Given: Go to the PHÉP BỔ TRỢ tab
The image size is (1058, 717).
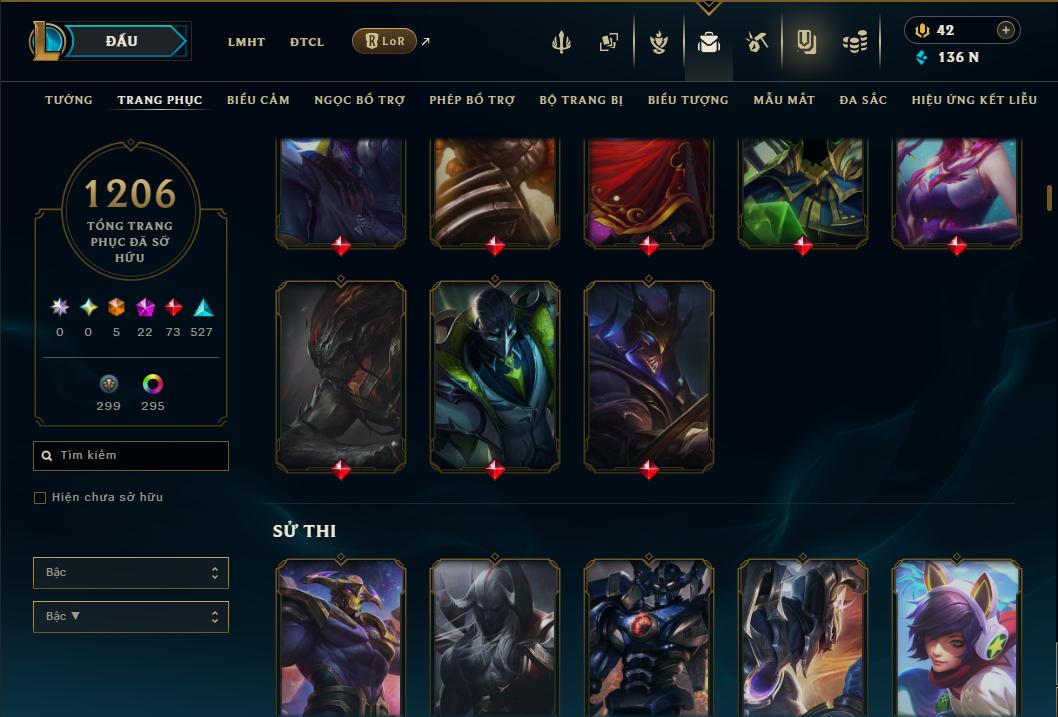Looking at the screenshot, I should pos(472,100).
